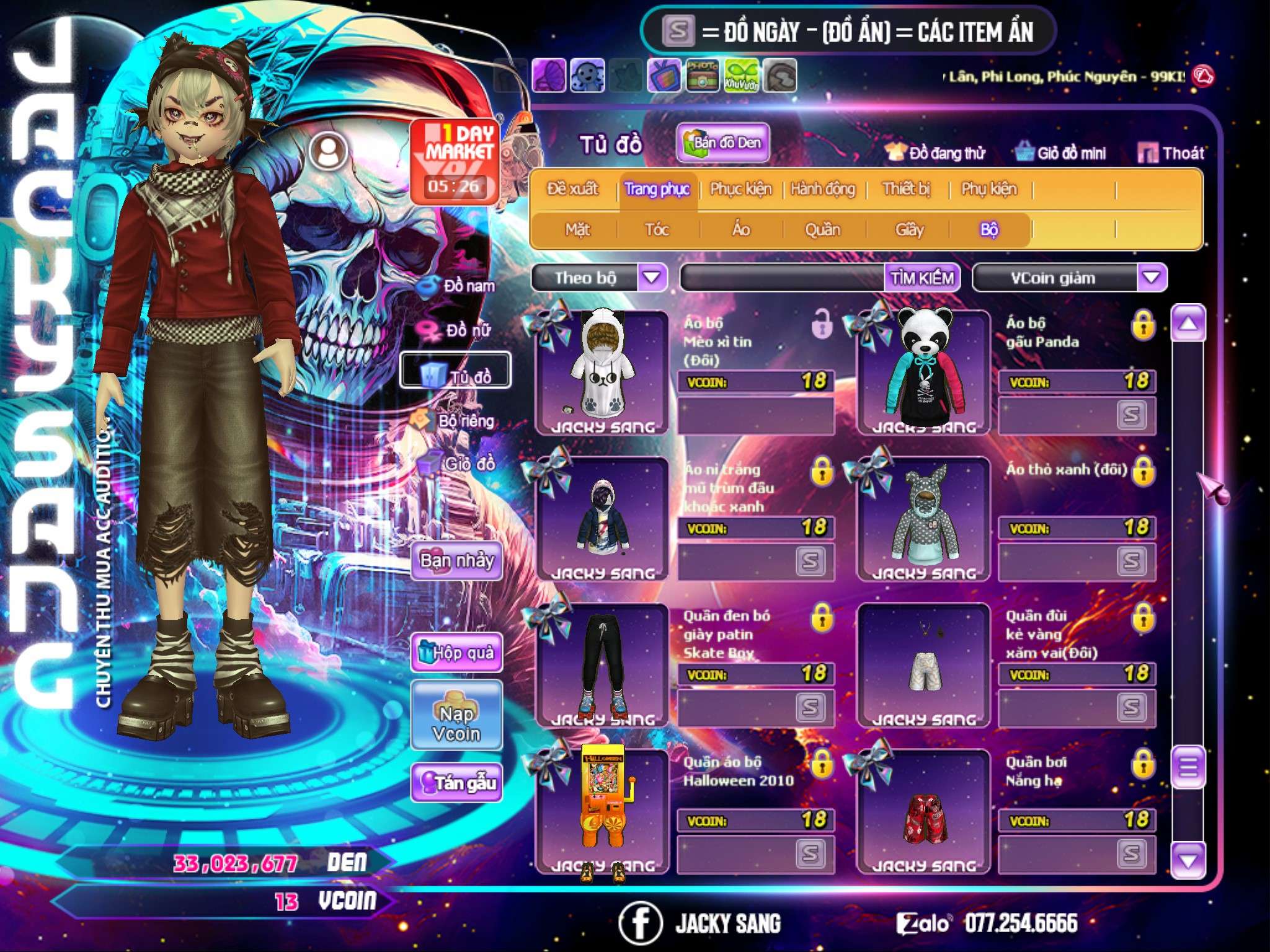Screen dimensions: 1270x952
Task: Open the 1 Day Market banner
Action: point(455,161)
